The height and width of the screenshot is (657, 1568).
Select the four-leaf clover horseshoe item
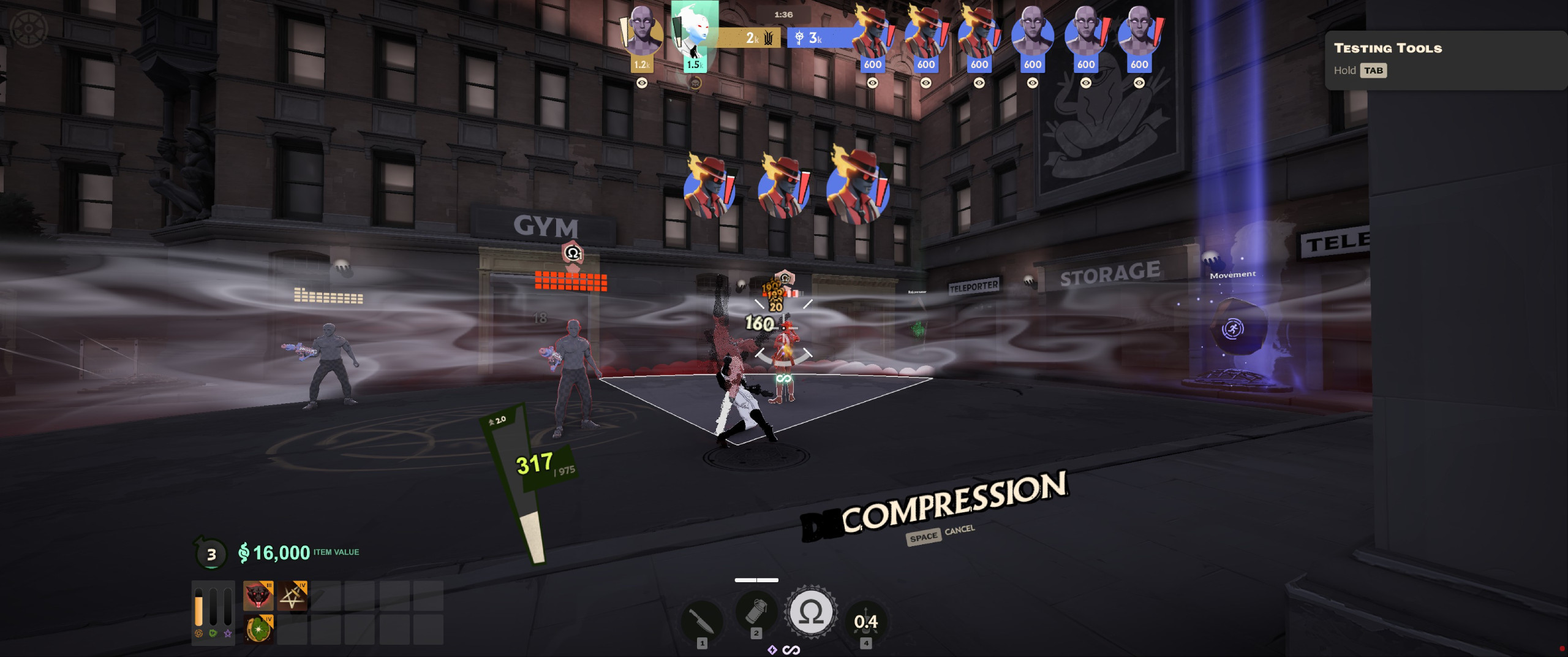258,629
